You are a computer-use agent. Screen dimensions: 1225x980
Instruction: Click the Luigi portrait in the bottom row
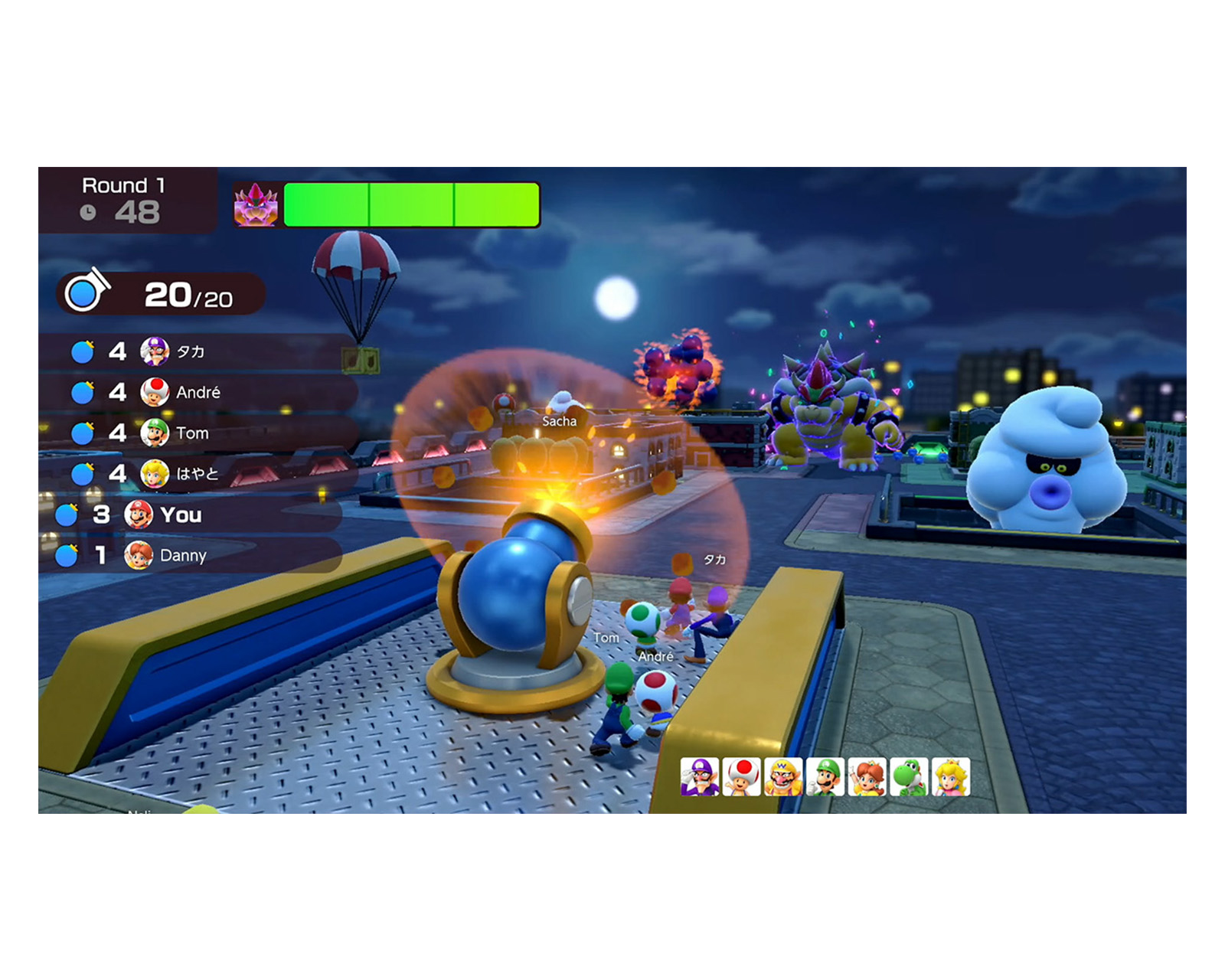pos(825,777)
